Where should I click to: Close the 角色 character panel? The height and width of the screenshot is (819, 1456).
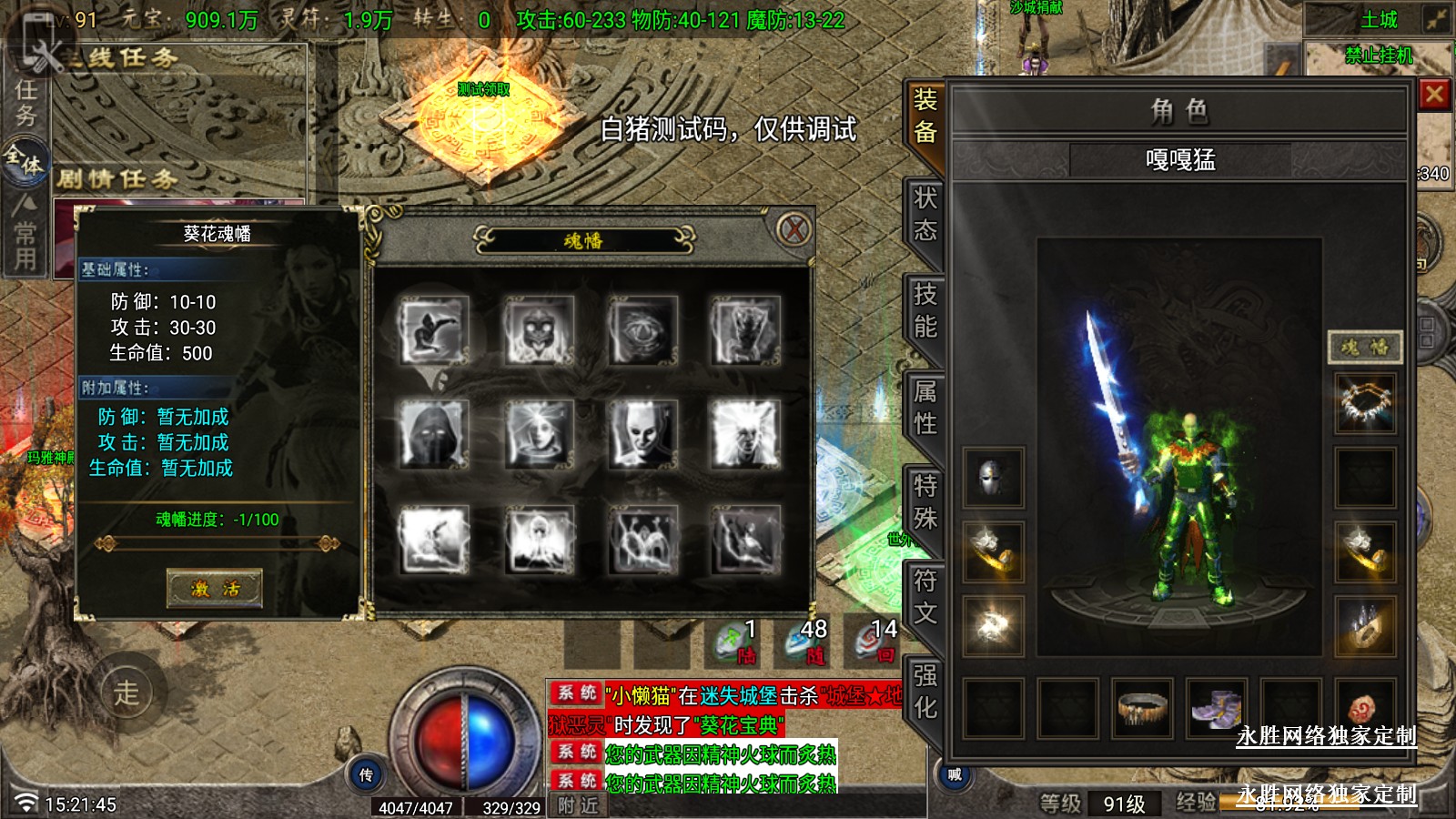coord(1434,95)
